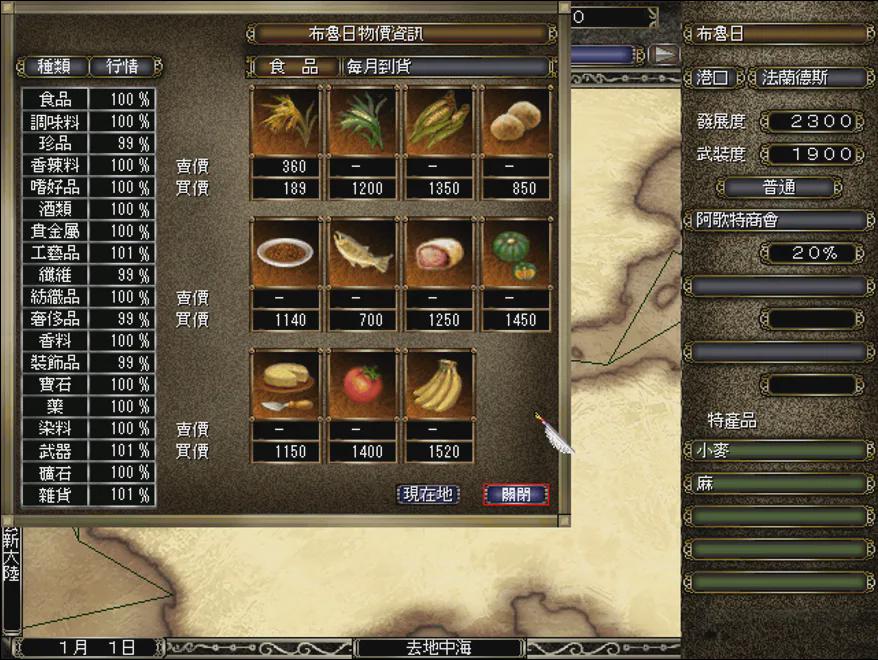Select the 食品 category row

[x=55, y=100]
